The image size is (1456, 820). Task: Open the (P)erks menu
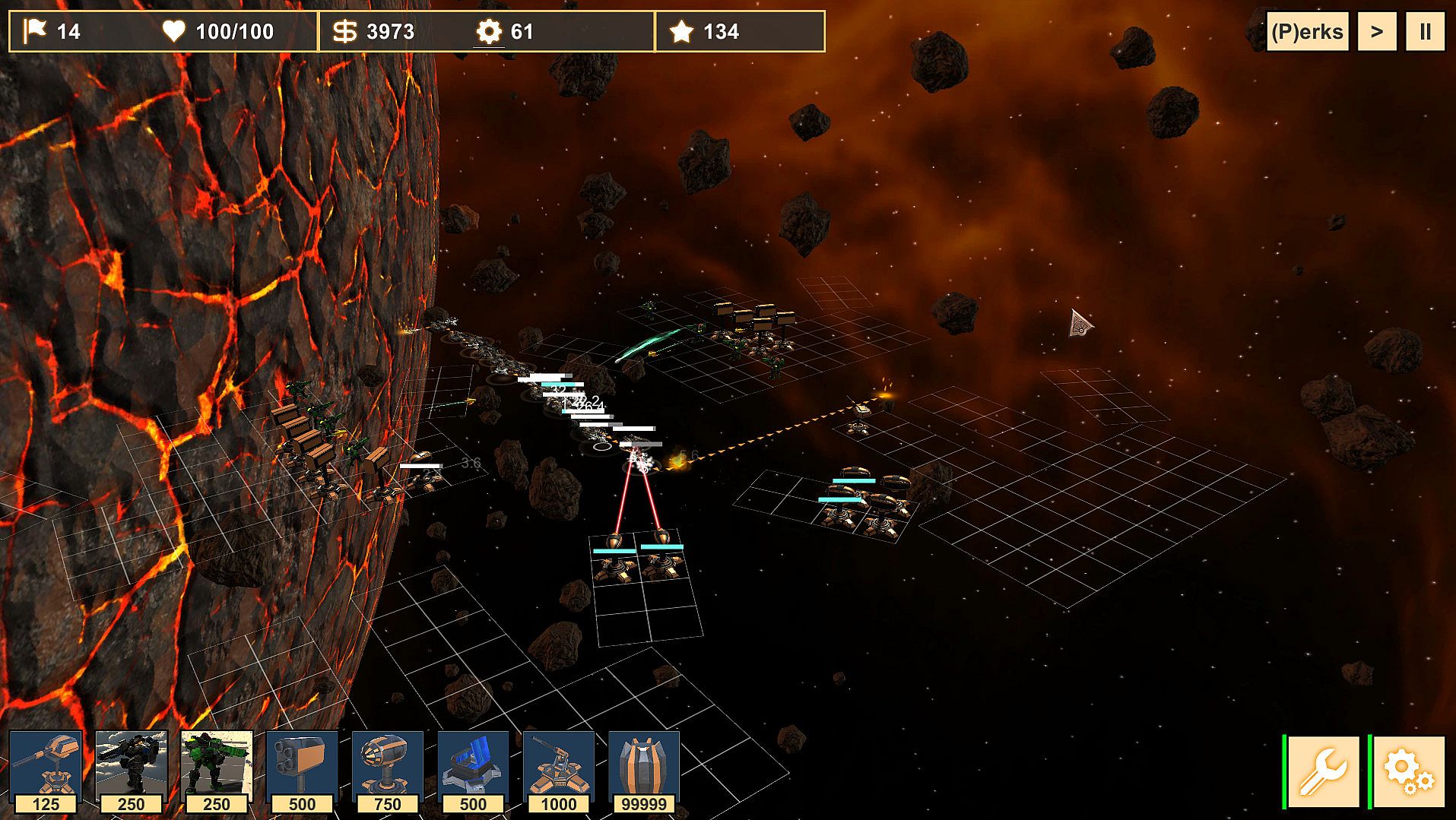click(x=1306, y=32)
